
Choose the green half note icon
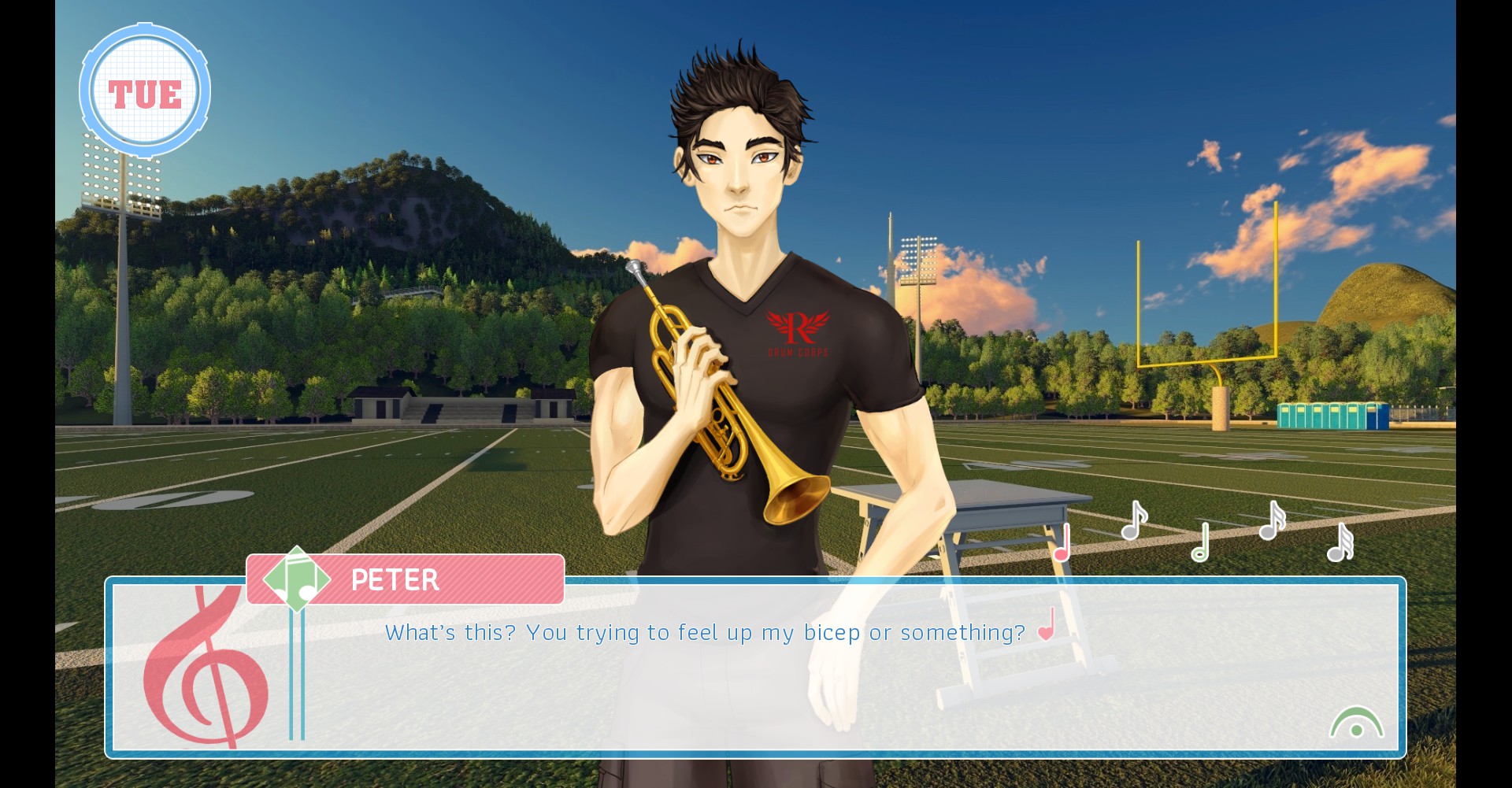pyautogui.click(x=1200, y=543)
